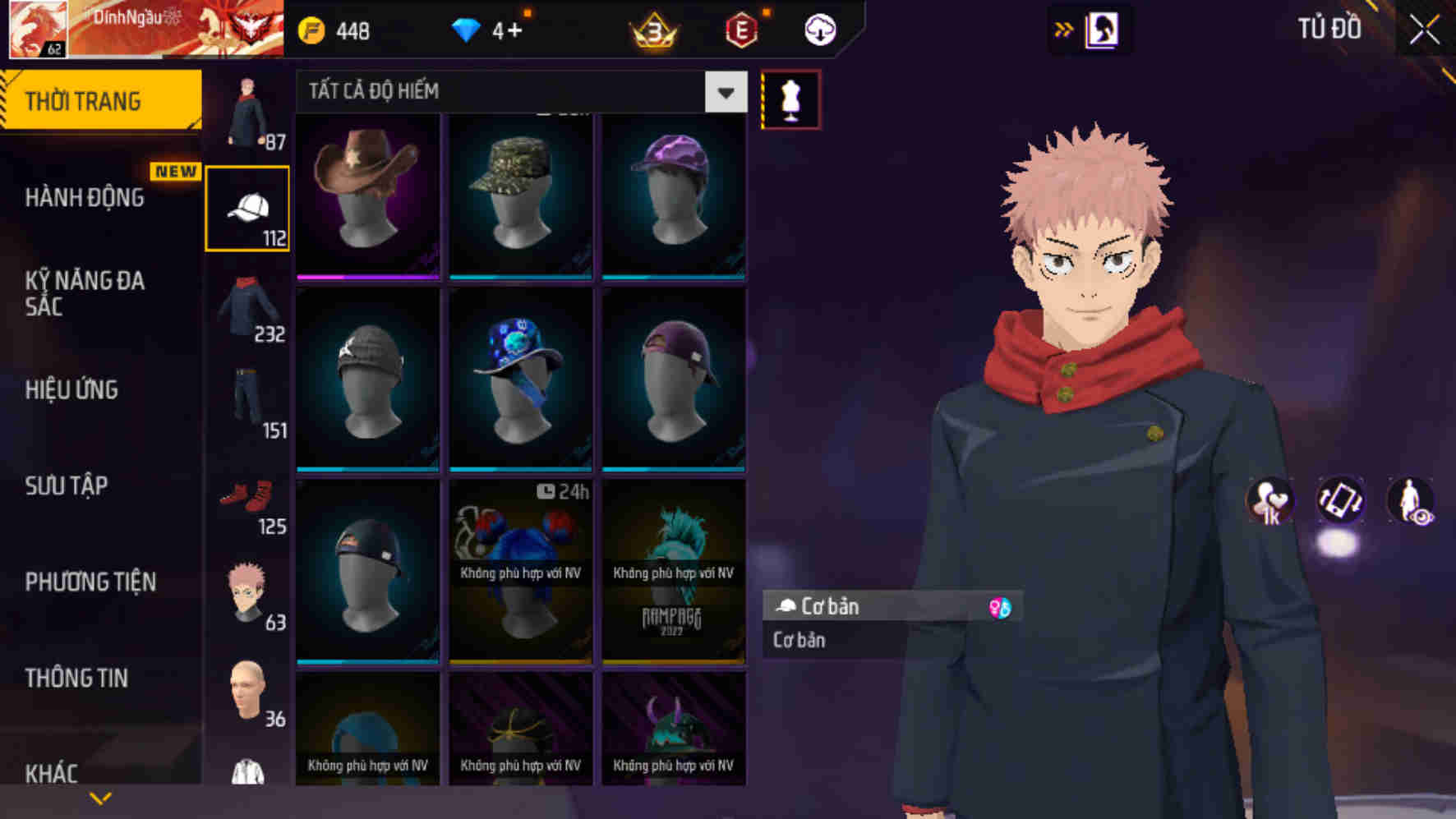Screen dimensions: 1456x819
Task: Open the cloud download icon in the top bar
Action: tap(818, 30)
